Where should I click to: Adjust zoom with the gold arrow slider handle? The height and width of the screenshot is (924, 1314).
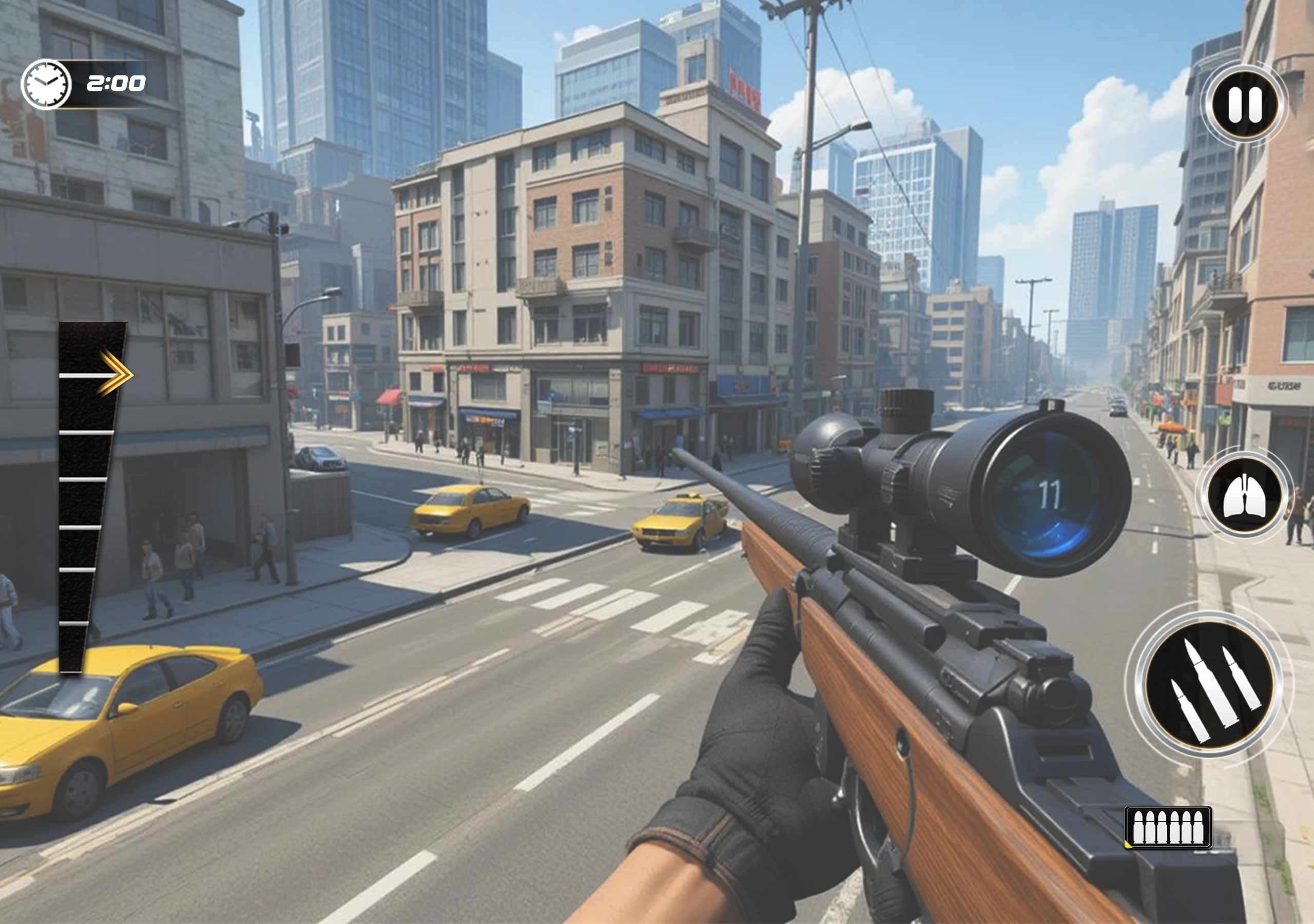[x=115, y=374]
